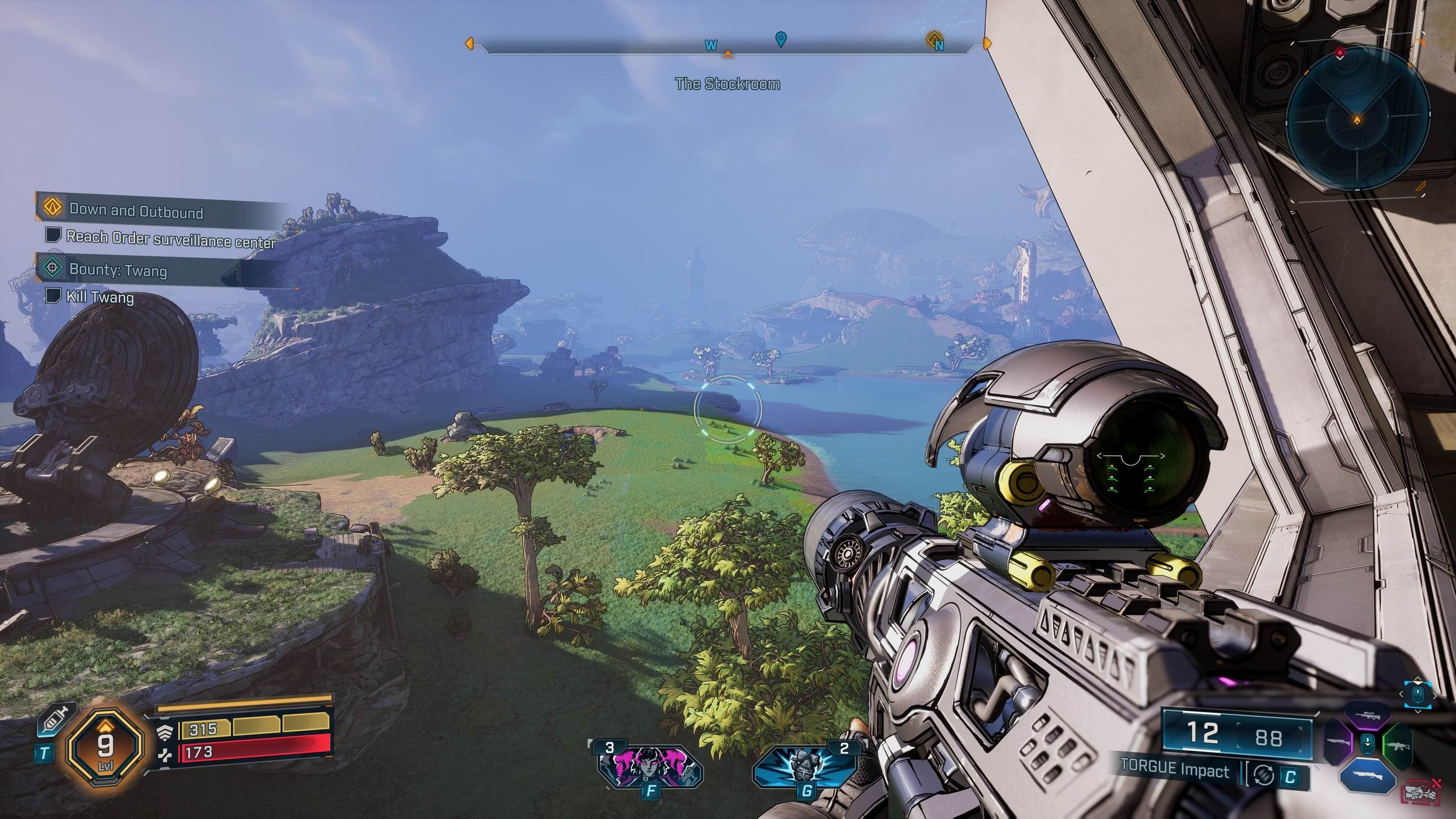This screenshot has width=1456, height=819.
Task: Switch to the sniper rifle weapon slot
Action: (1368, 716)
